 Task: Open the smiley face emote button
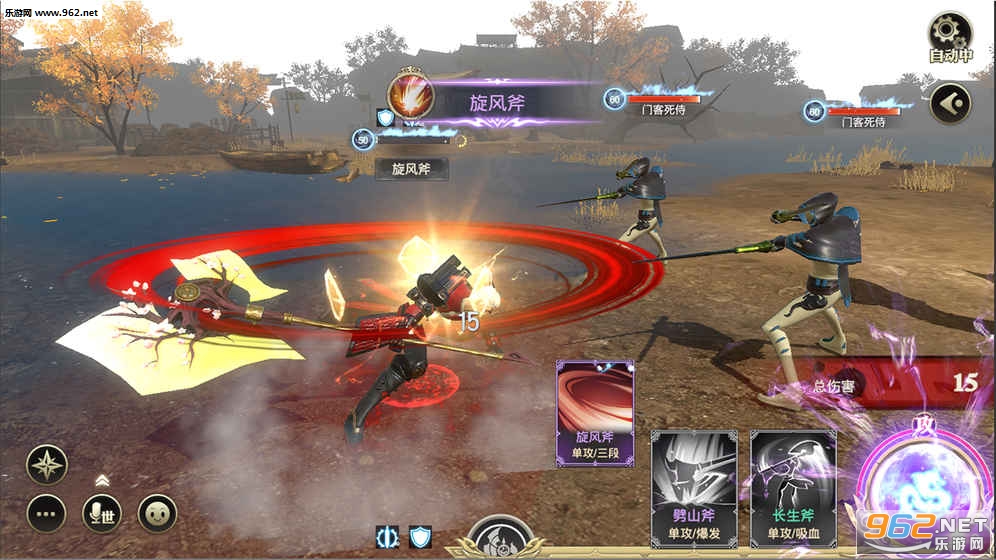click(x=157, y=513)
